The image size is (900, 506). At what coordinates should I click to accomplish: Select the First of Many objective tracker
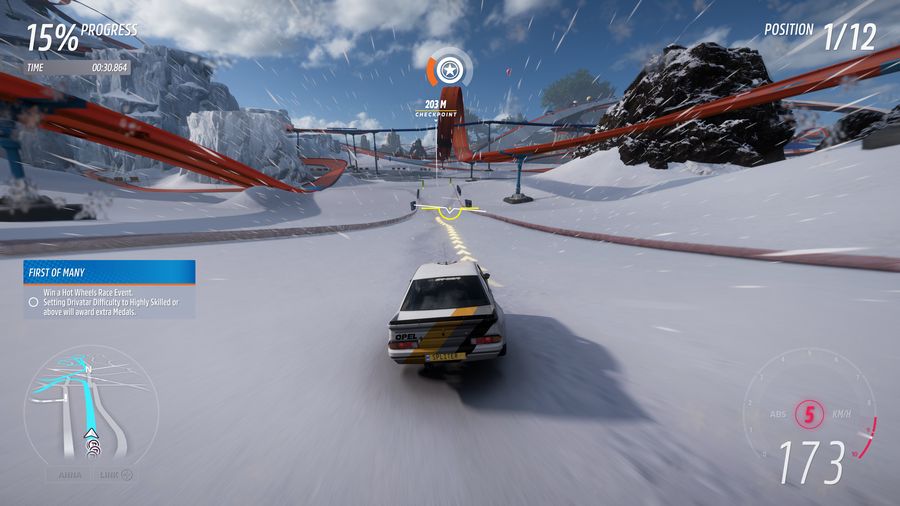(109, 289)
